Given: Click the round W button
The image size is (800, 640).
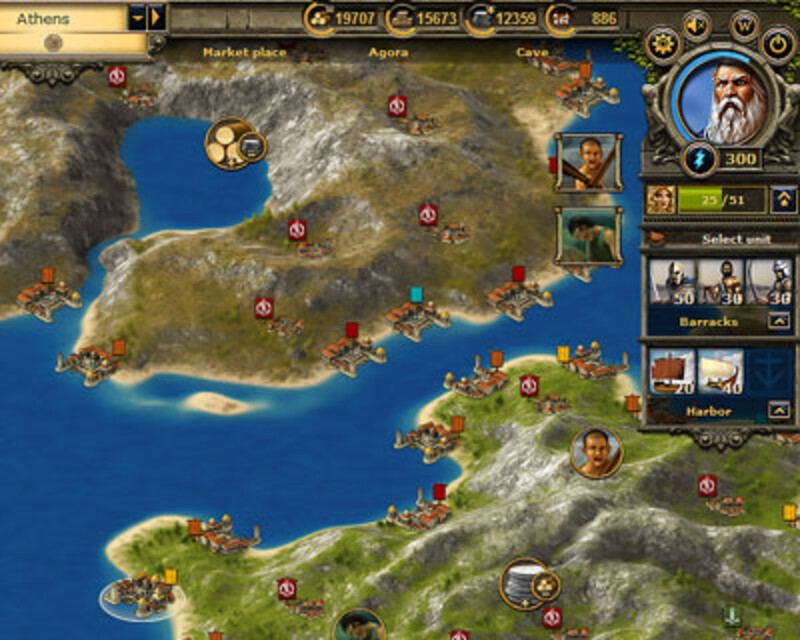Looking at the screenshot, I should 744,26.
